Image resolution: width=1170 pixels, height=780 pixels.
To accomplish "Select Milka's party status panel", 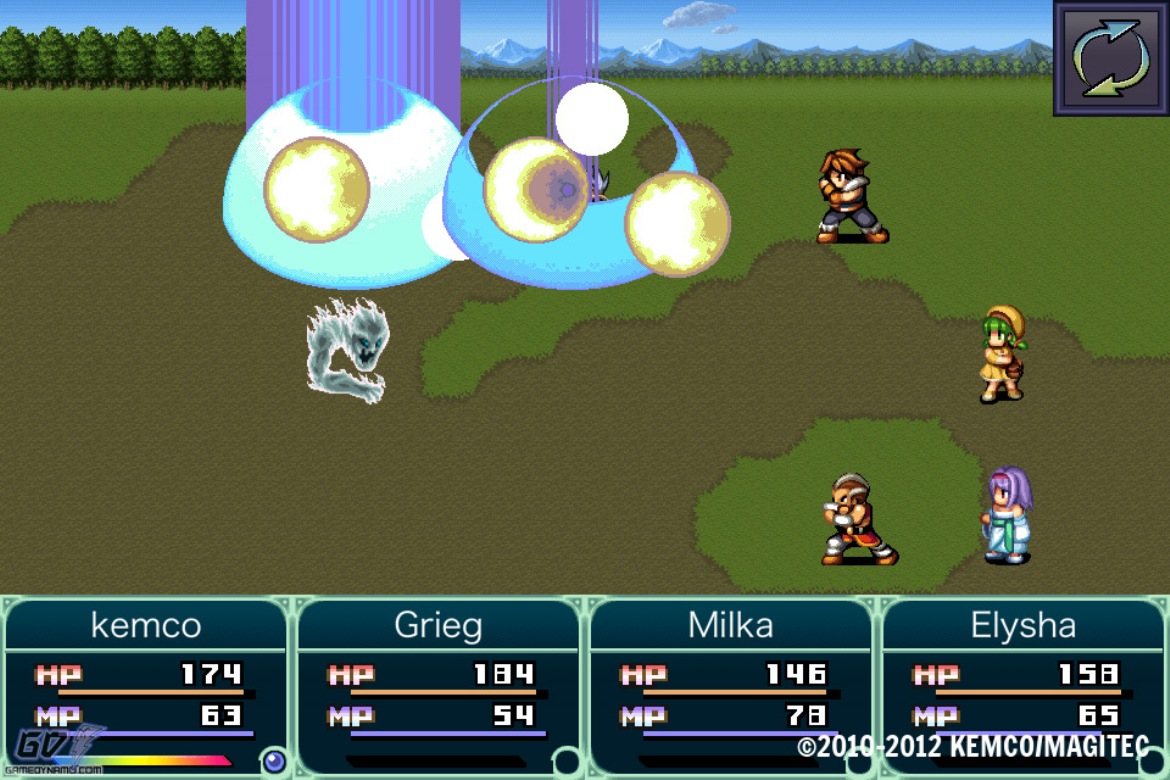I will point(730,686).
